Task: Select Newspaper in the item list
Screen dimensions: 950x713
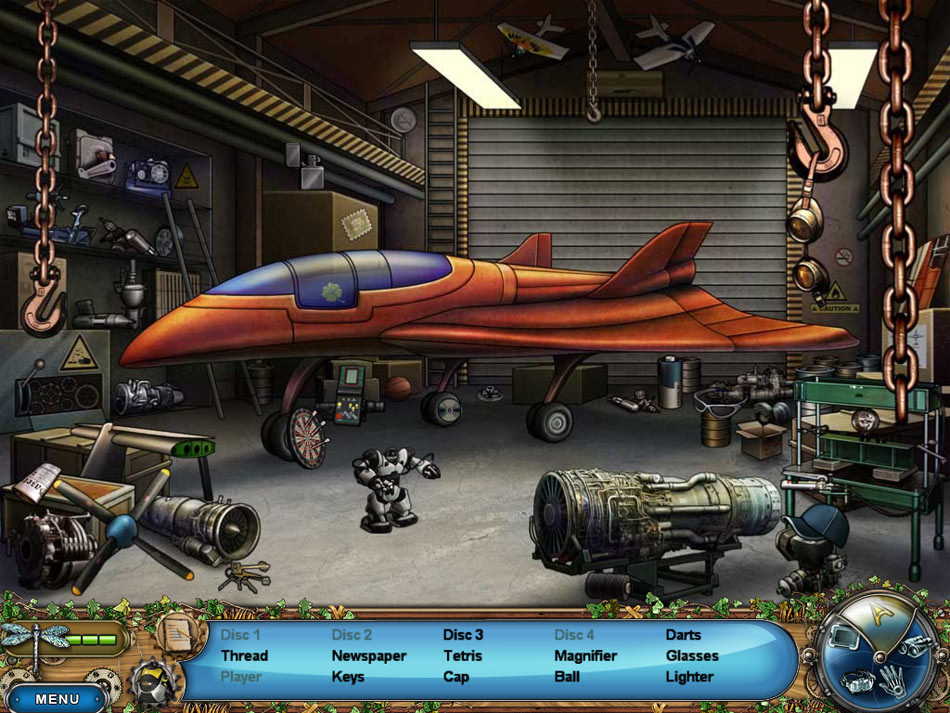Action: (x=369, y=656)
